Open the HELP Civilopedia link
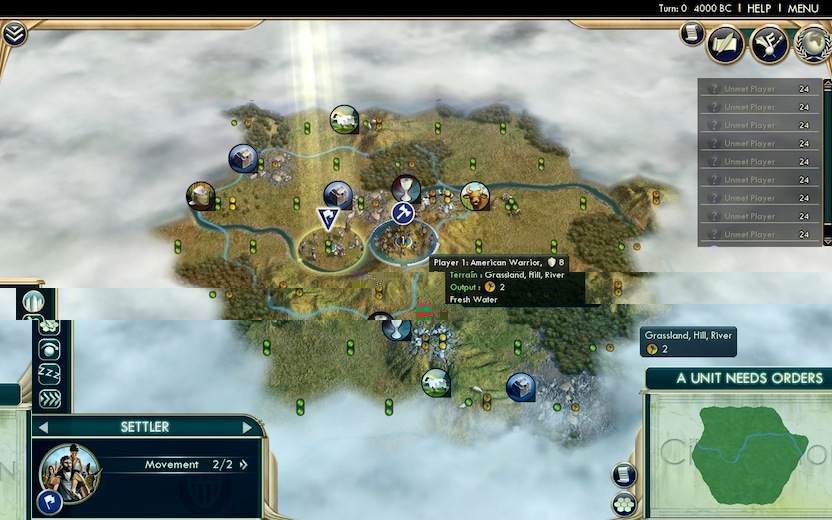Viewport: 832px width, 520px height. 759,8
